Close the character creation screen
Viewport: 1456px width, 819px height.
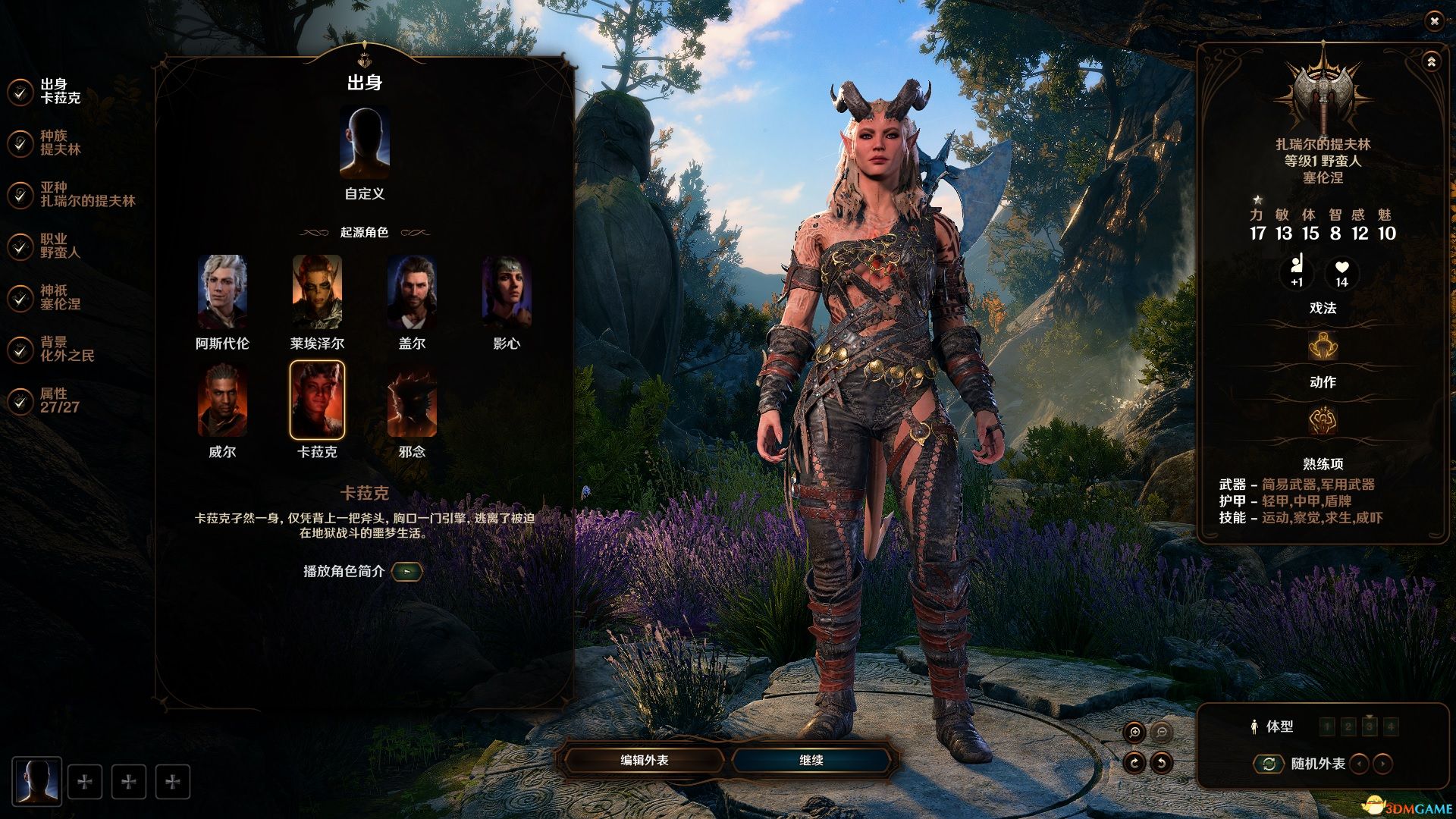point(1434,21)
